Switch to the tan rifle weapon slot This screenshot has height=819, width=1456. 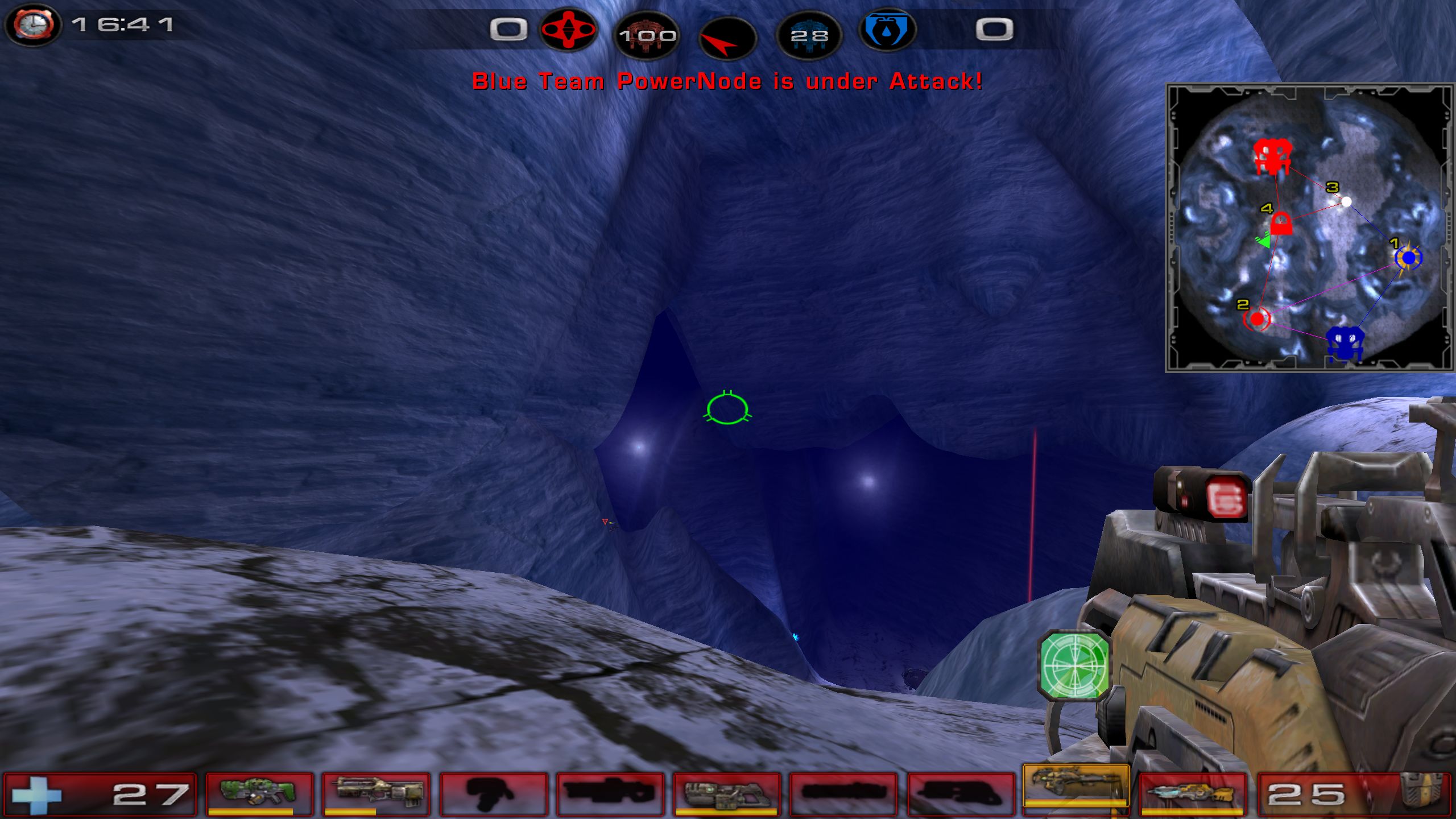tap(375, 793)
